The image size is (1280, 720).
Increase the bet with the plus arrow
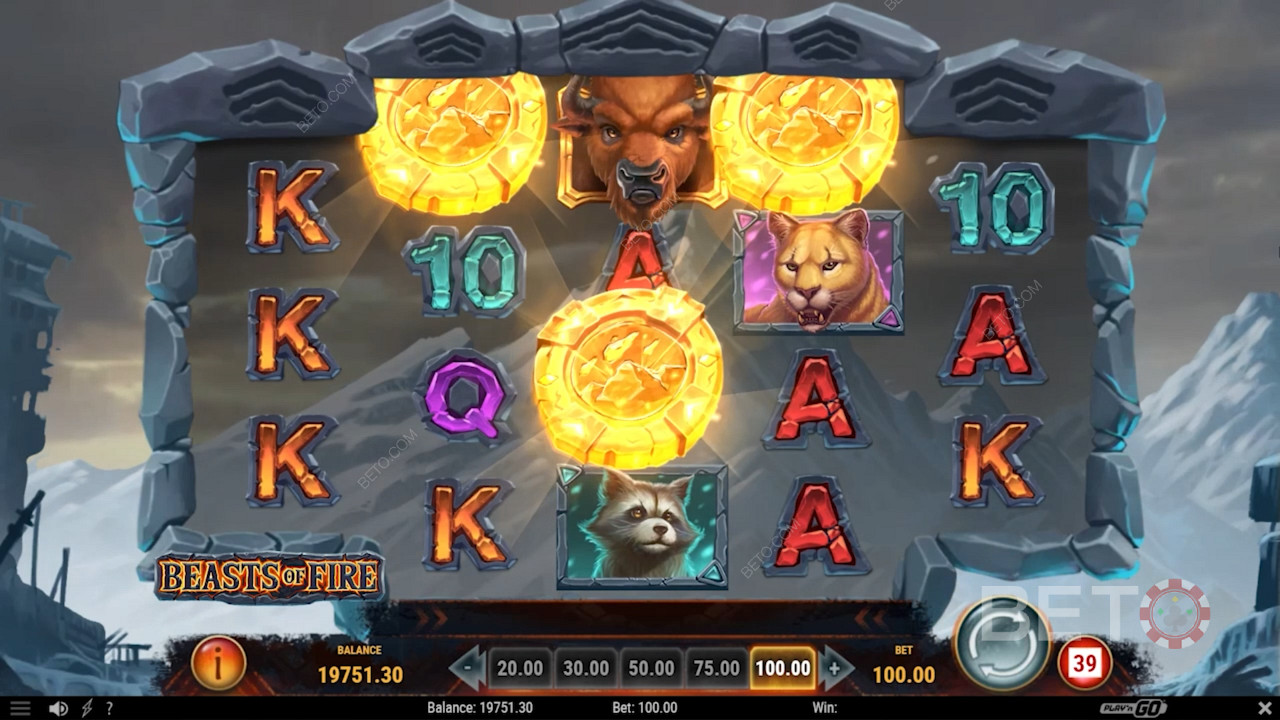point(836,668)
